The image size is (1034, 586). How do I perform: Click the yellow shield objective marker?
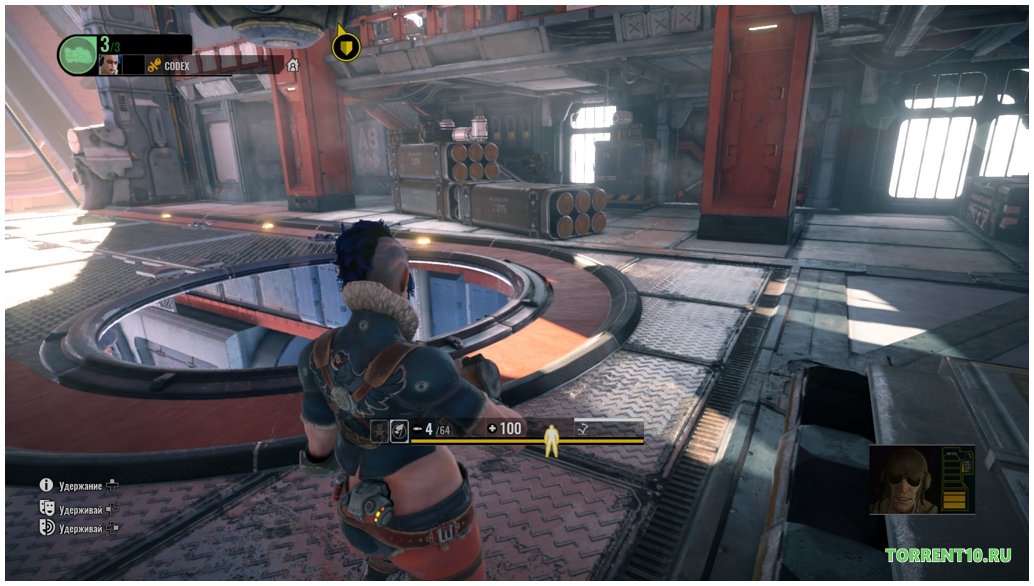346,47
